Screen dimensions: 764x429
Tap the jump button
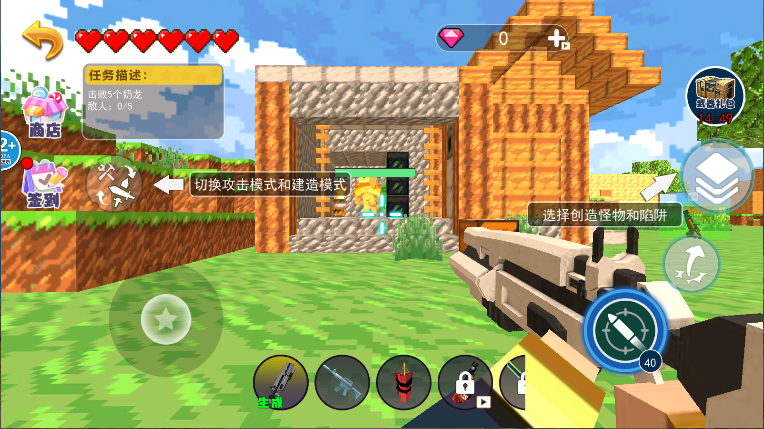(x=691, y=265)
